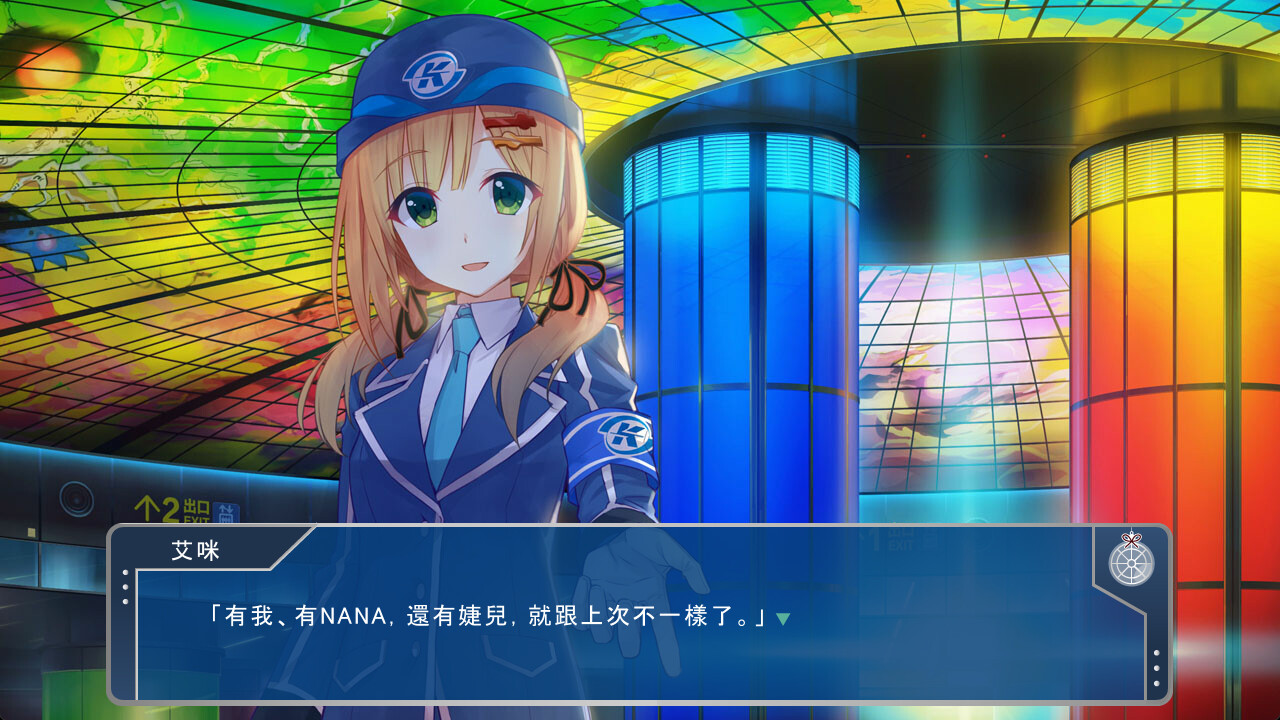This screenshot has height=720, width=1280.
Task: Click the up arrow on the Exit 2 sign
Action: coord(148,507)
